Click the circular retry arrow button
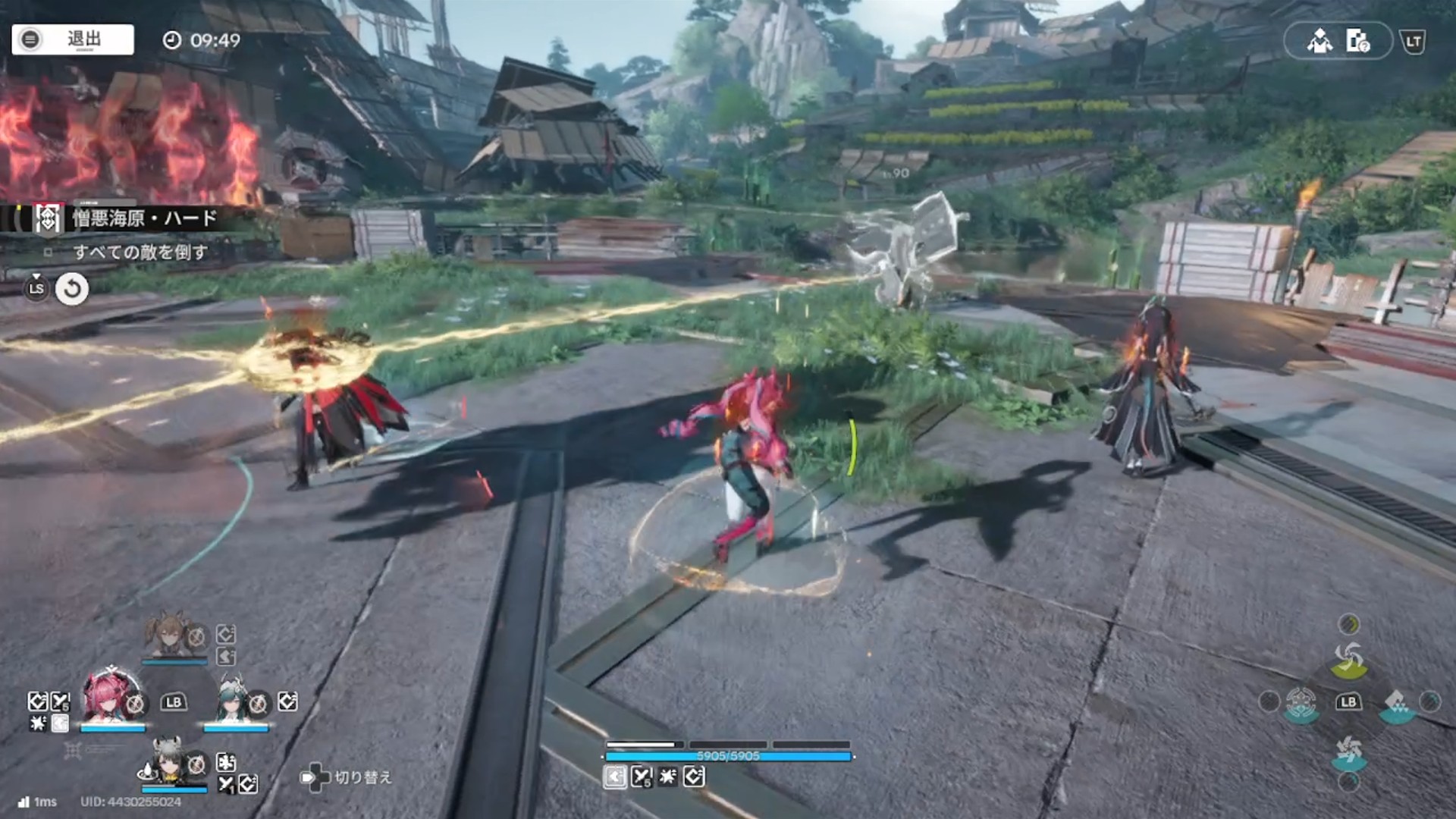The width and height of the screenshot is (1456, 819). 72,289
